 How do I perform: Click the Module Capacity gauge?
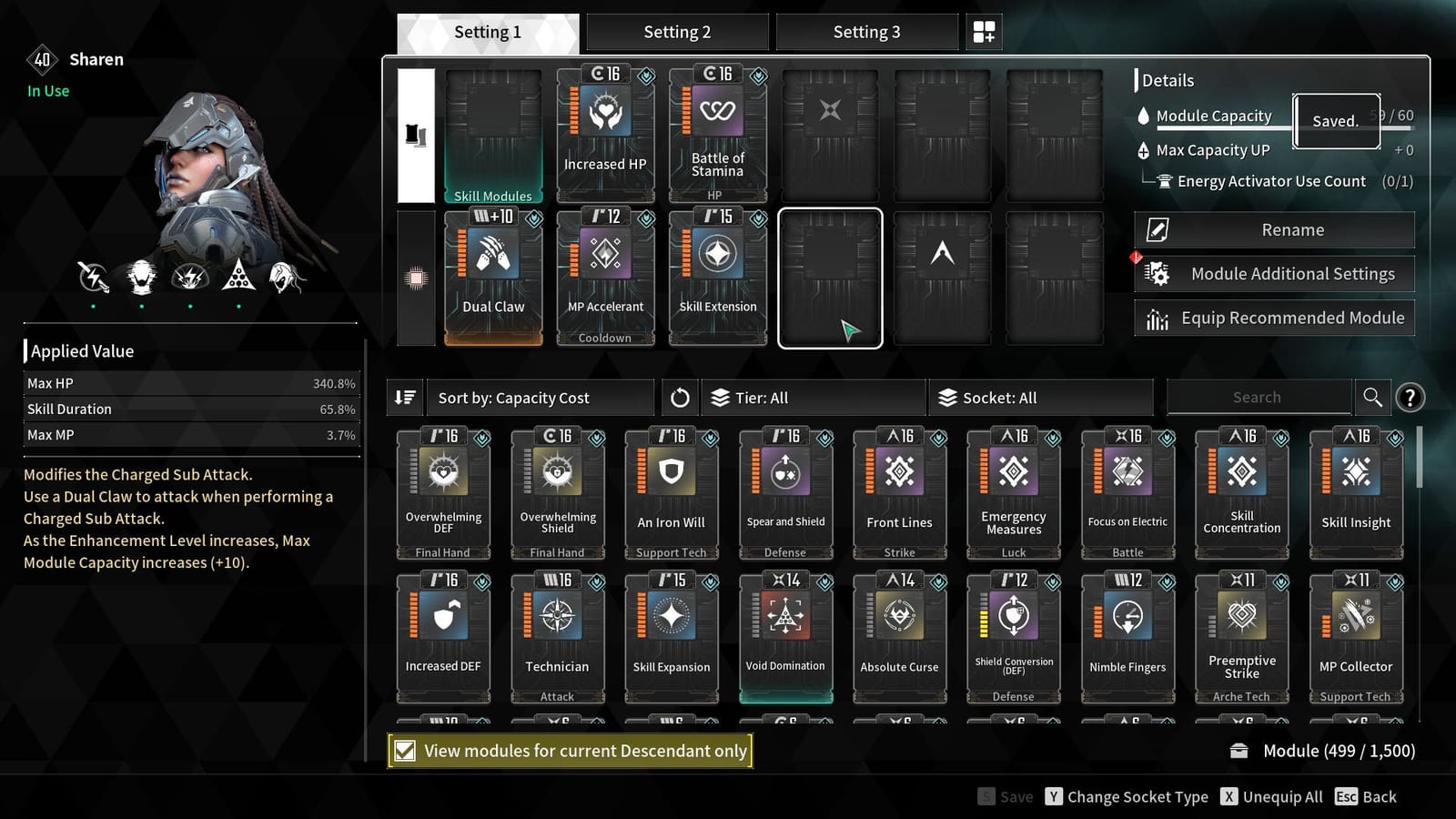pos(1214,116)
